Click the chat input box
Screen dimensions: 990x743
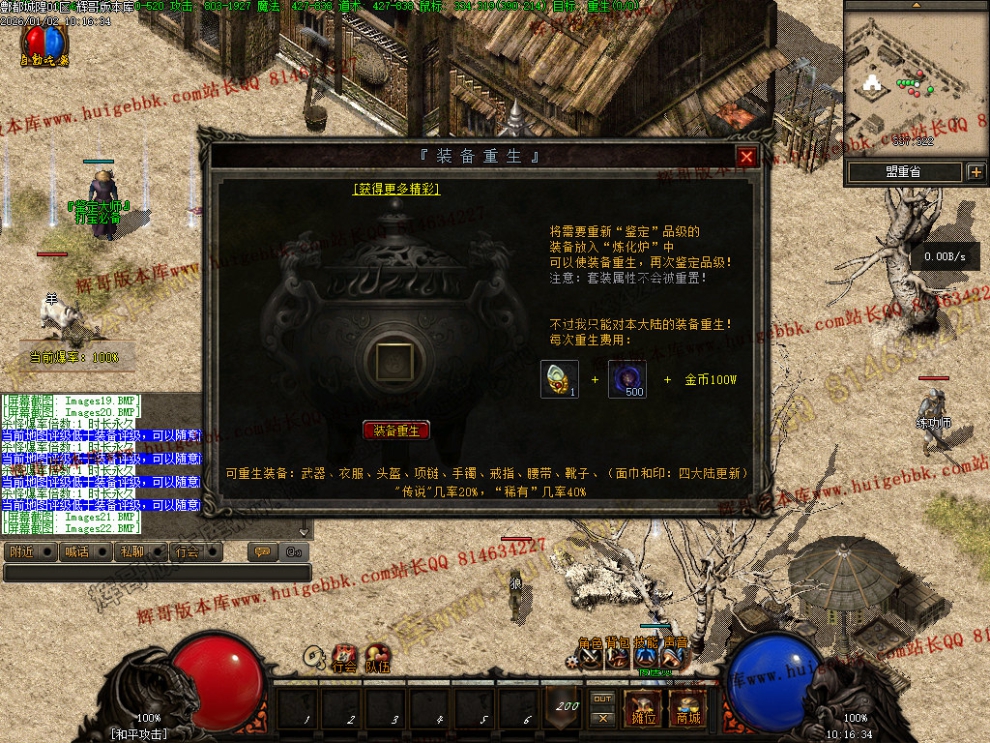pyautogui.click(x=157, y=573)
